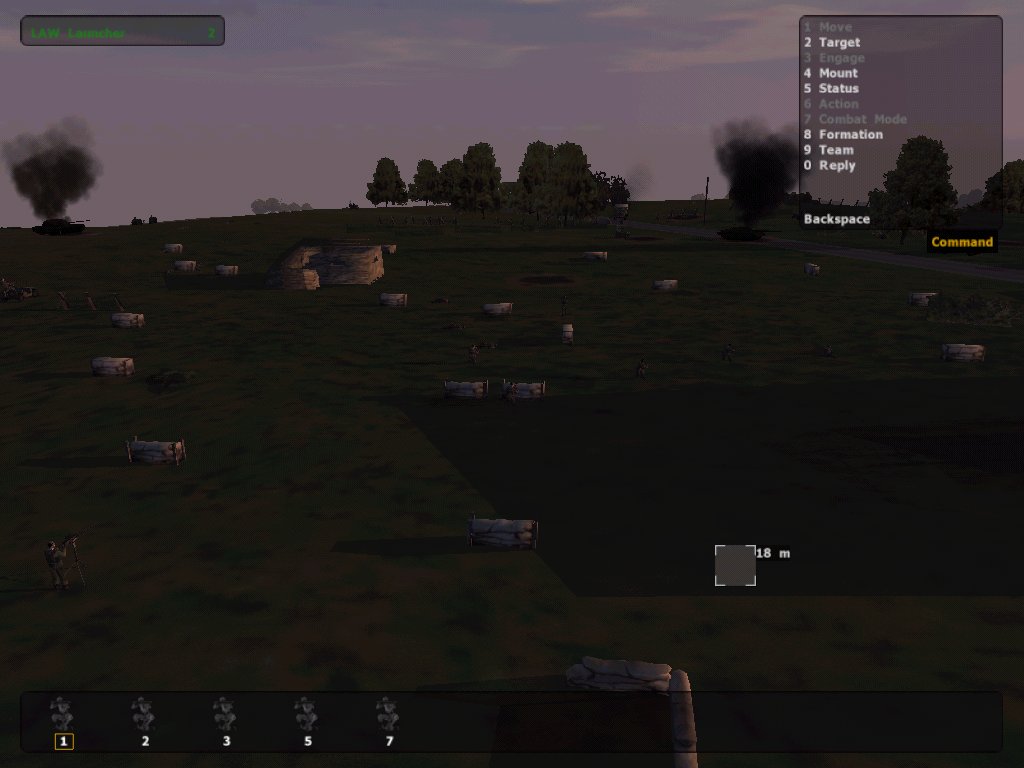The width and height of the screenshot is (1024, 768).
Task: Select squad unit 2 in unit bar
Action: 144,716
